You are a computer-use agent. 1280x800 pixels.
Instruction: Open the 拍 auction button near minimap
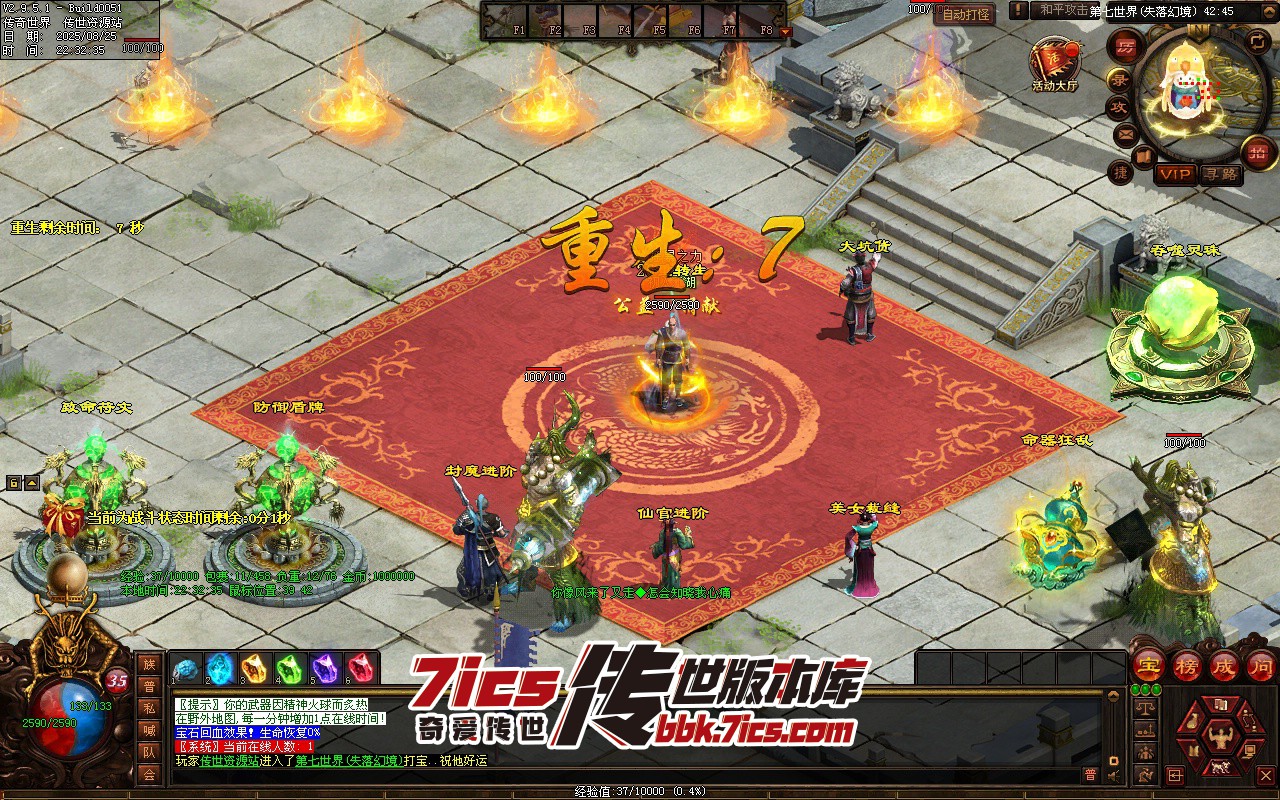pyautogui.click(x=1257, y=153)
